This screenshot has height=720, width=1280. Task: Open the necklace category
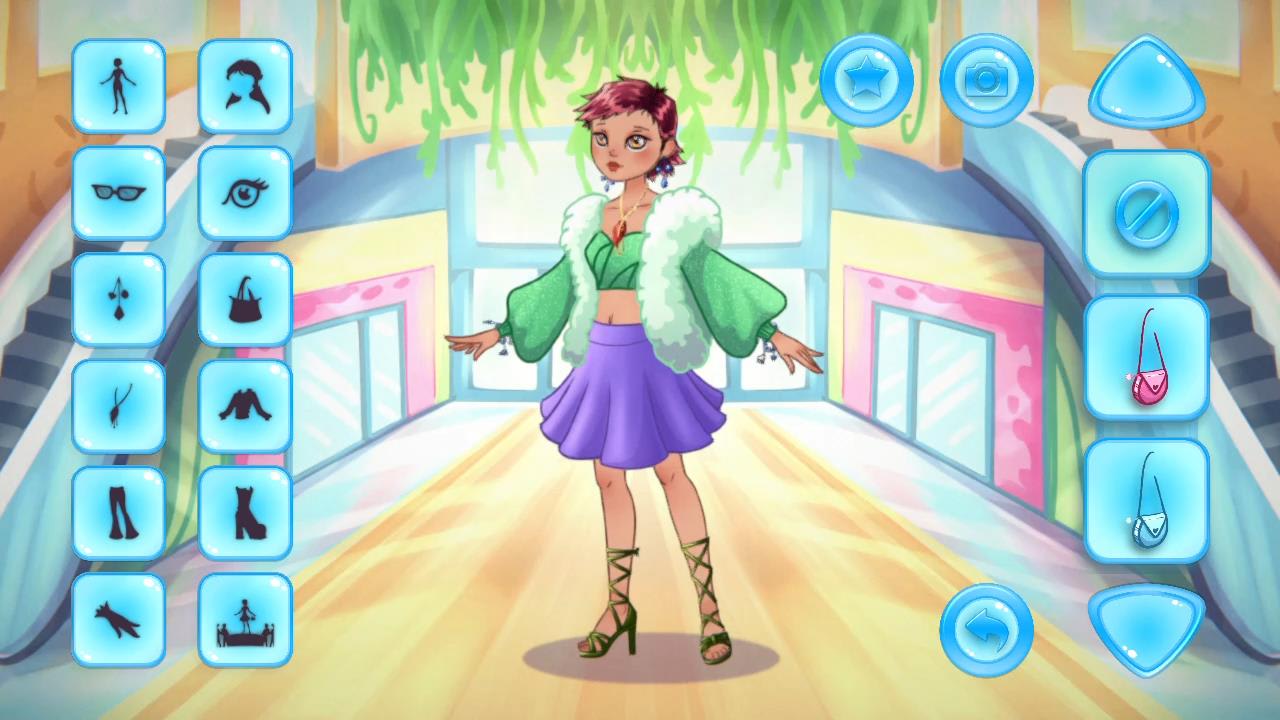(118, 405)
